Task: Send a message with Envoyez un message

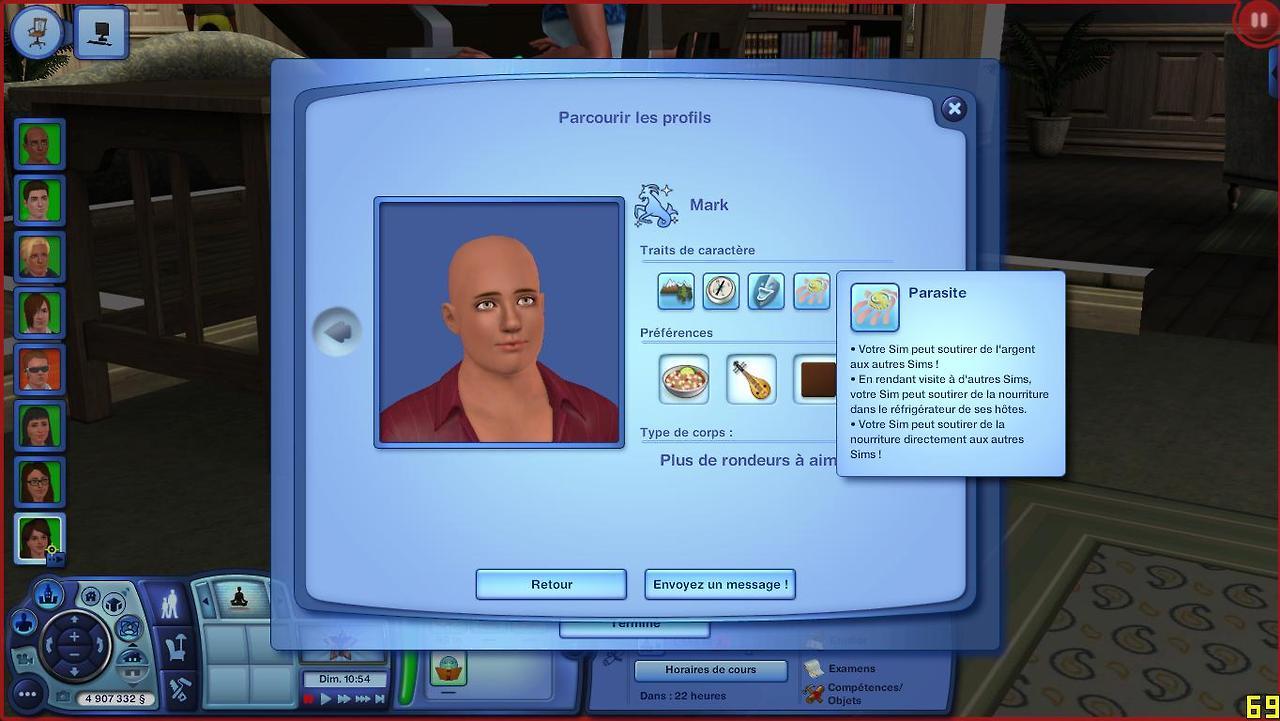Action: click(x=720, y=584)
